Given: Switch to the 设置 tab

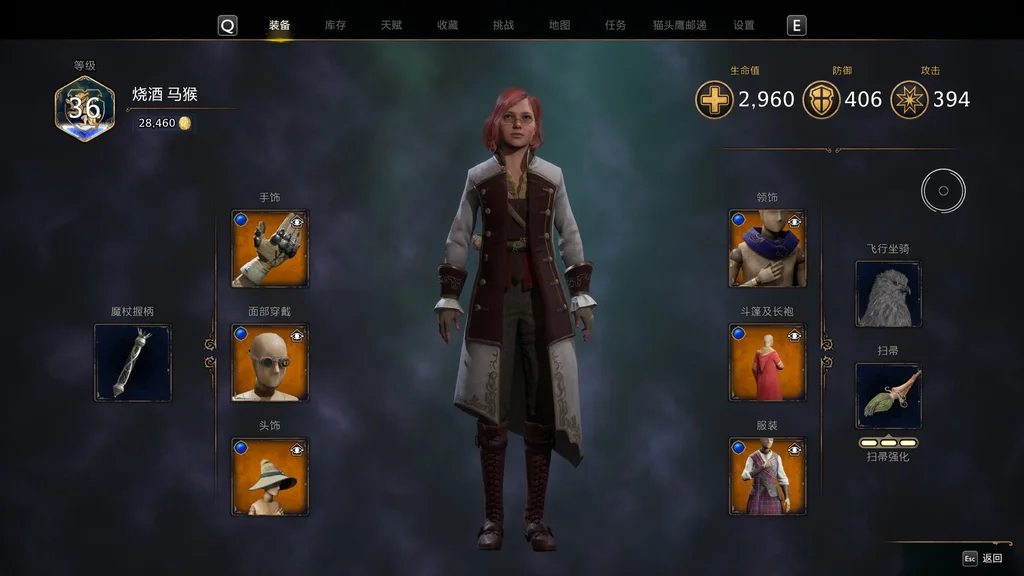Looking at the screenshot, I should click(x=743, y=25).
